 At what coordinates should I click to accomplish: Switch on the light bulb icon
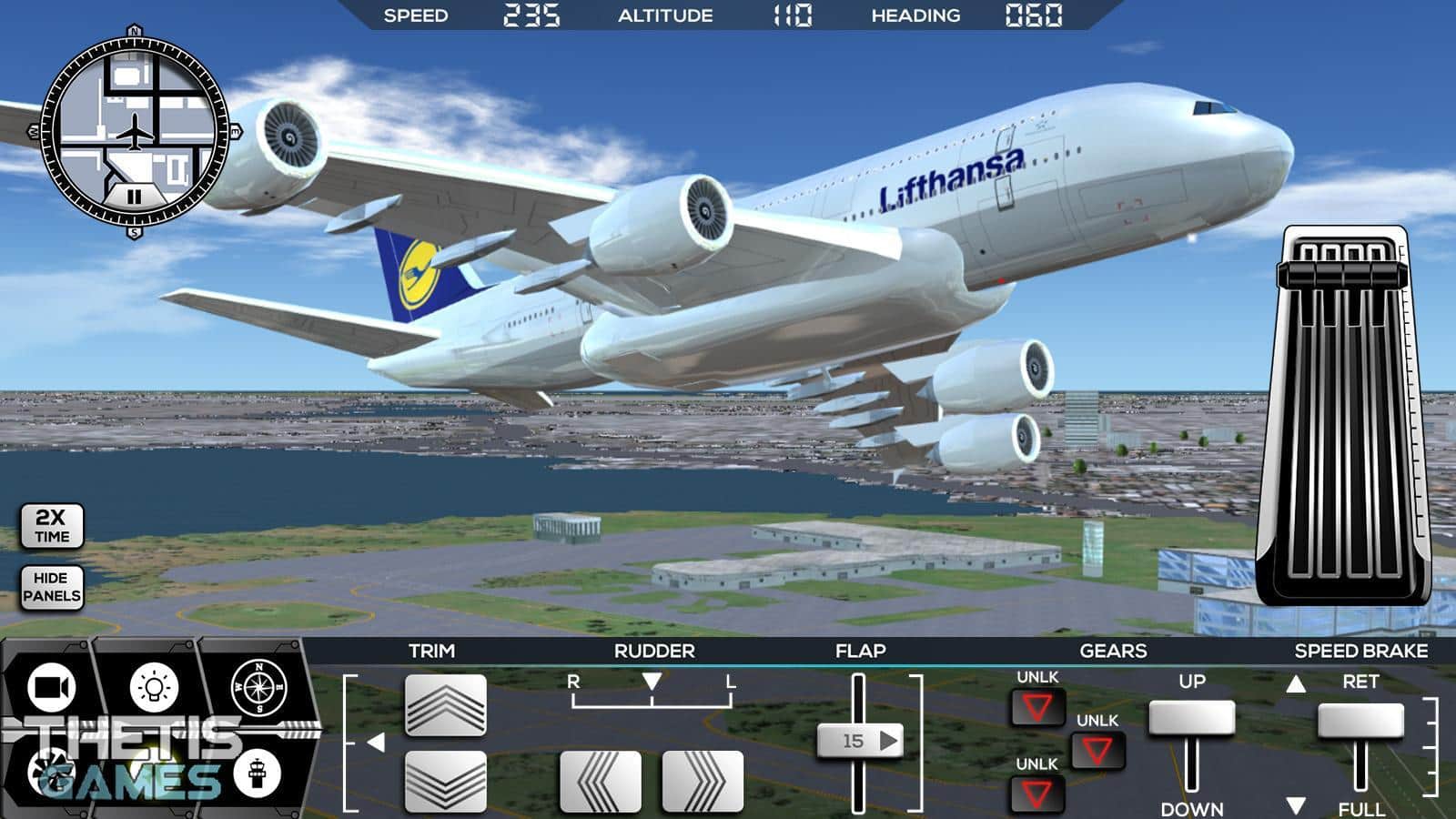pos(155,688)
